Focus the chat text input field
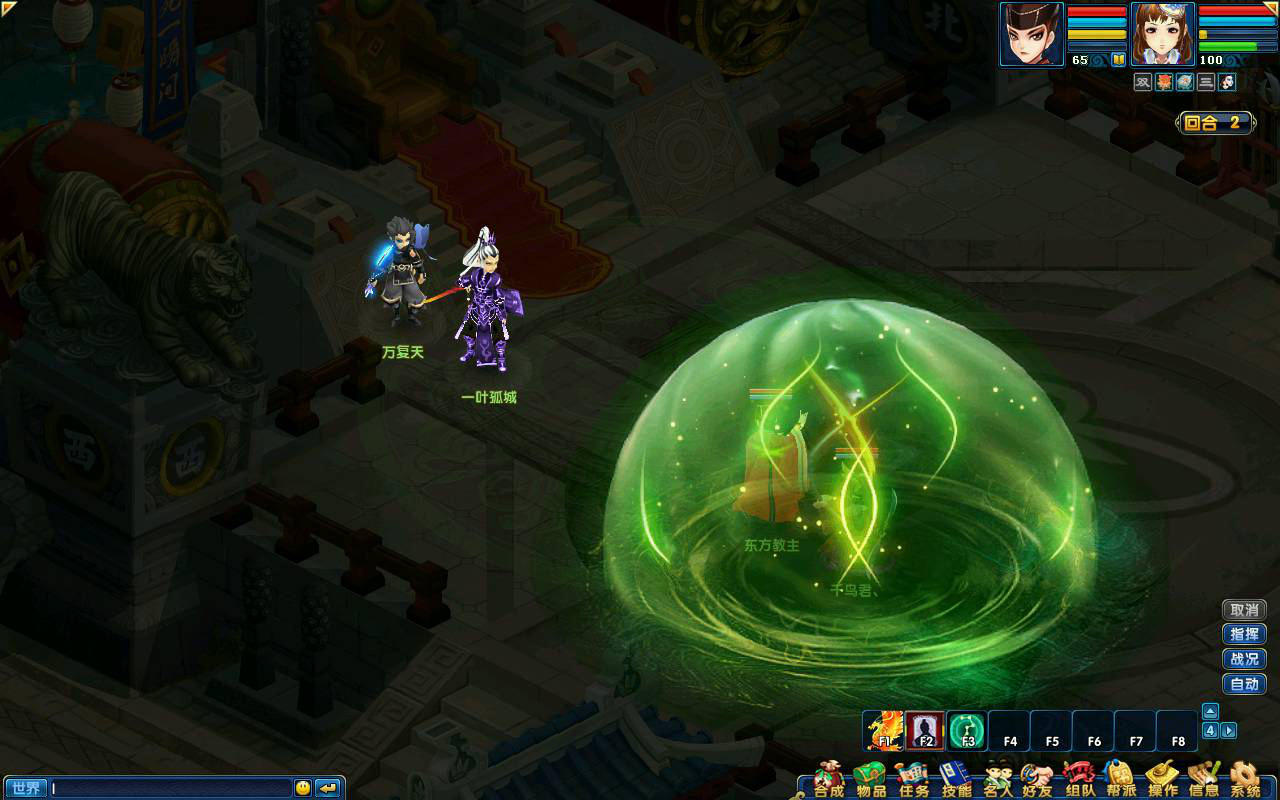The image size is (1280, 800). 170,788
